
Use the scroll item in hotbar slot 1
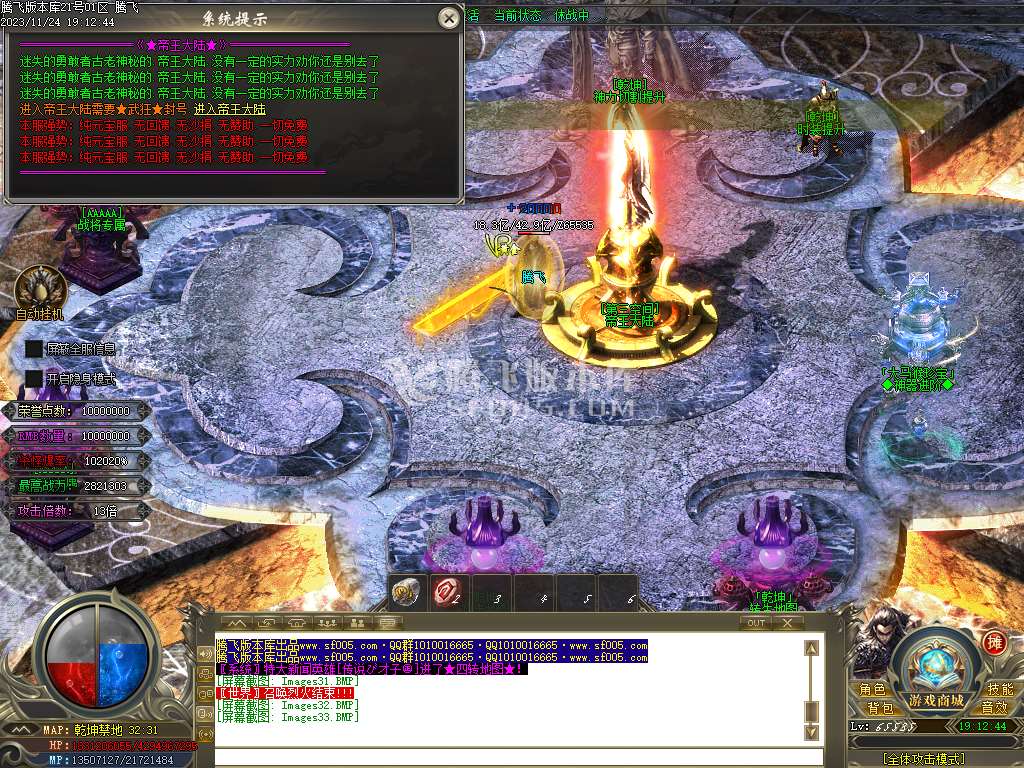[x=406, y=593]
